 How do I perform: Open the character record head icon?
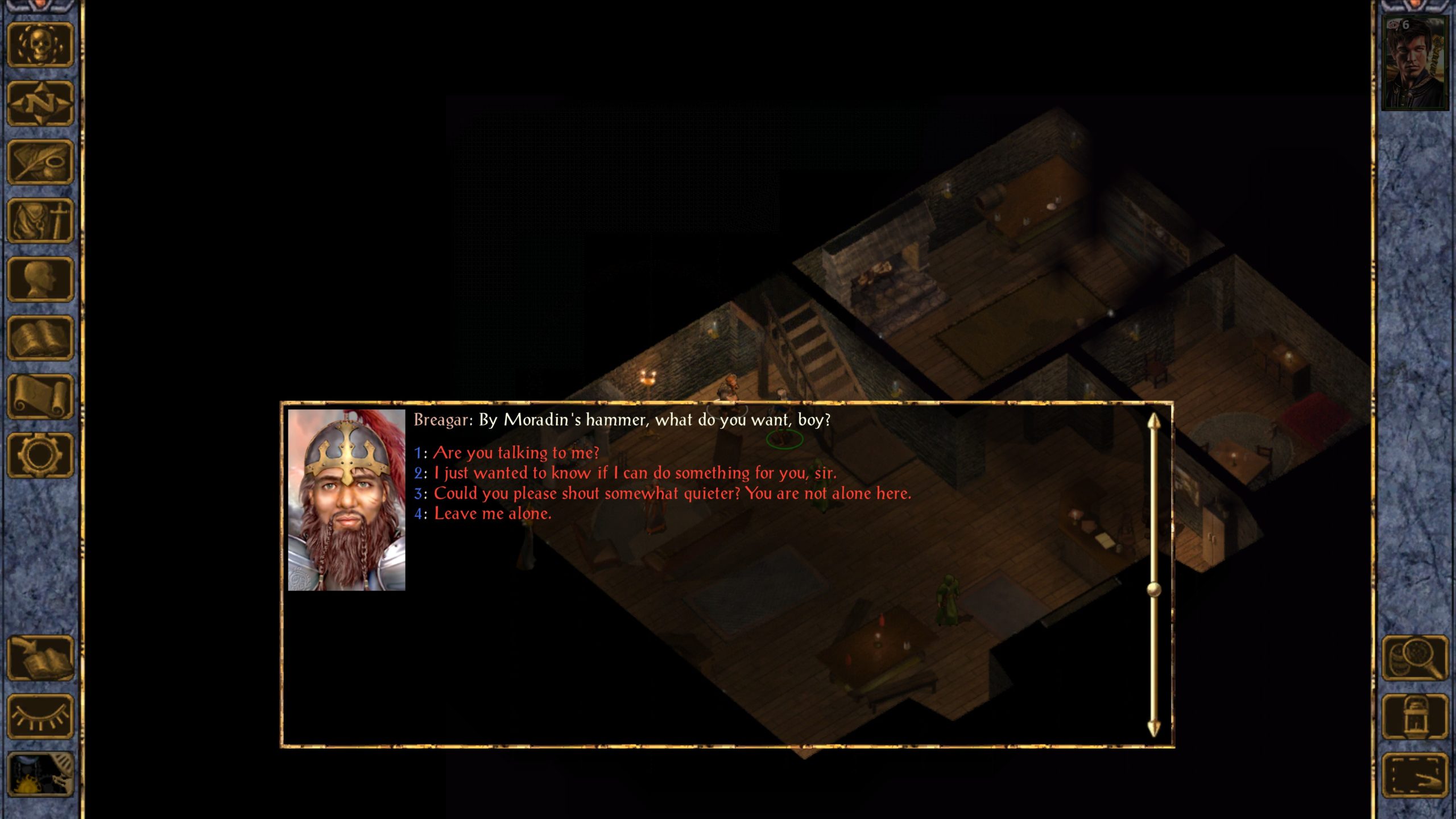pyautogui.click(x=40, y=279)
